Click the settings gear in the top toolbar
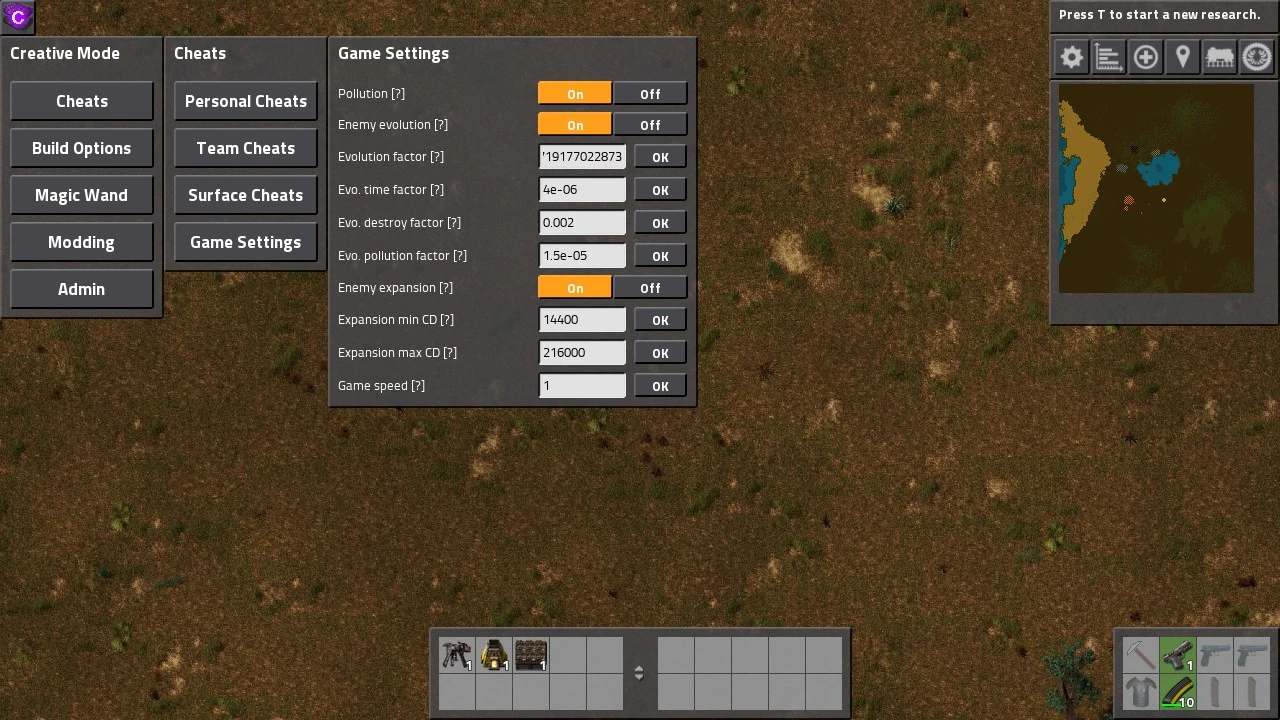Screen dimensions: 1280x720 click(x=1070, y=57)
